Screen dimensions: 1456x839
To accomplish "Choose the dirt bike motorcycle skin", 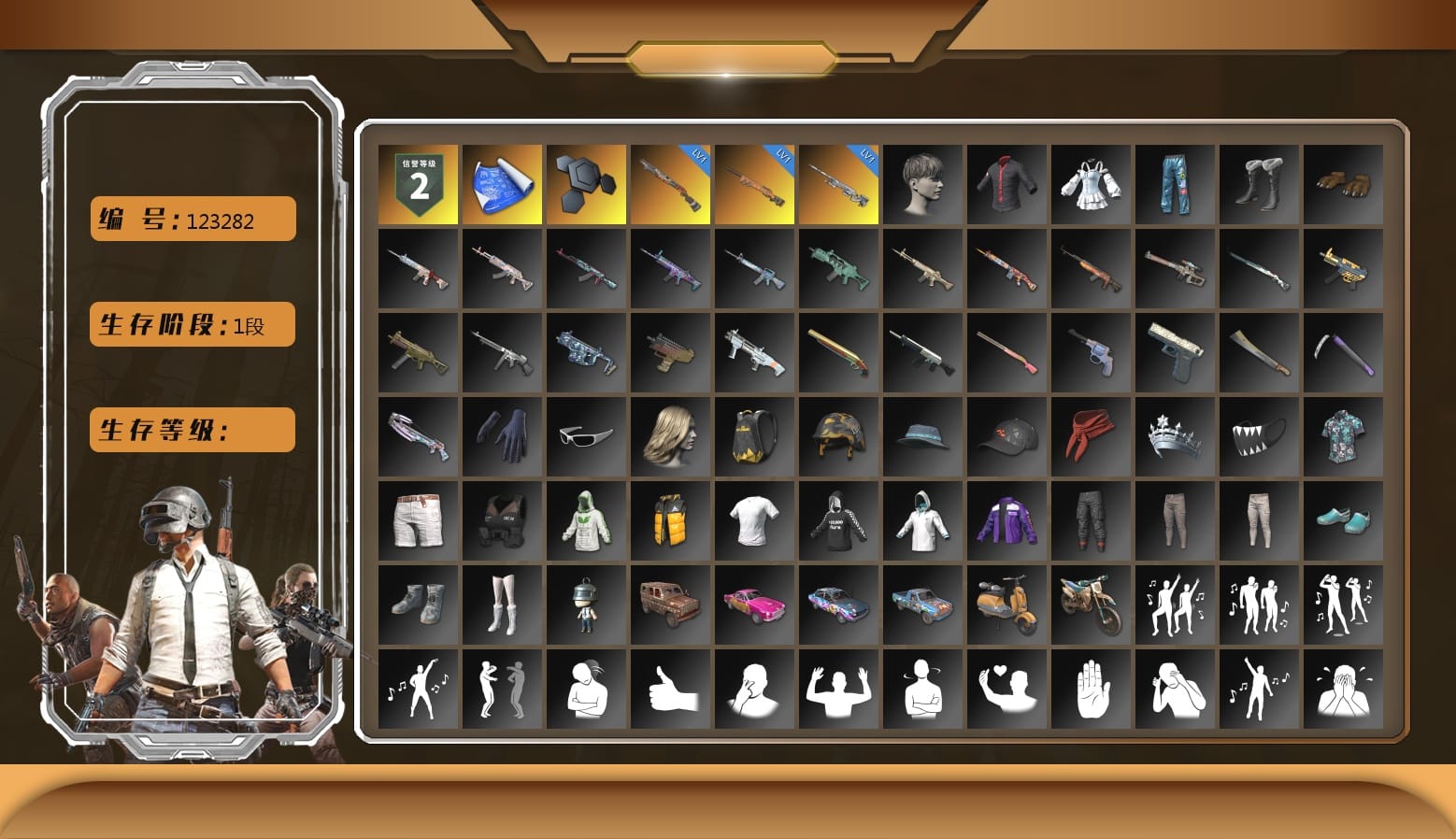I will point(1091,604).
